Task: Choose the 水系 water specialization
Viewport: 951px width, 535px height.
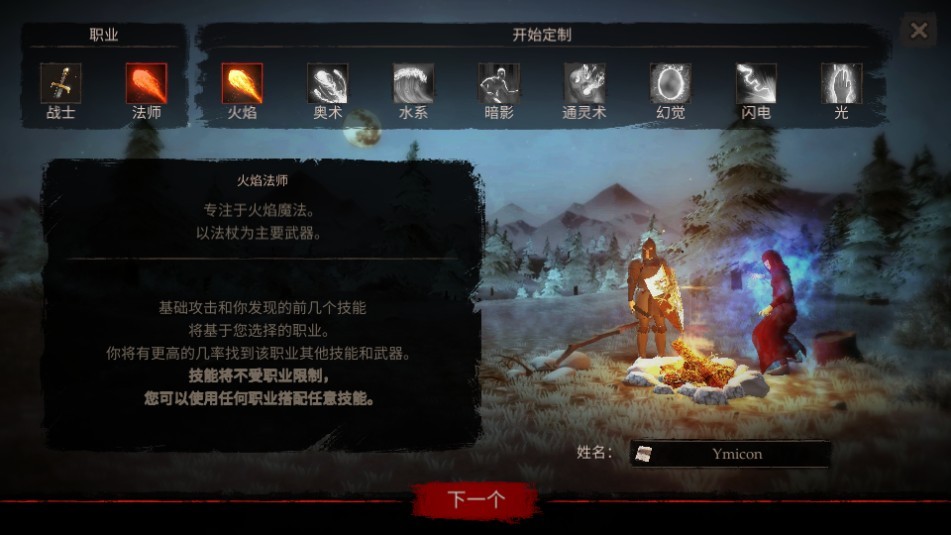Action: pos(413,84)
